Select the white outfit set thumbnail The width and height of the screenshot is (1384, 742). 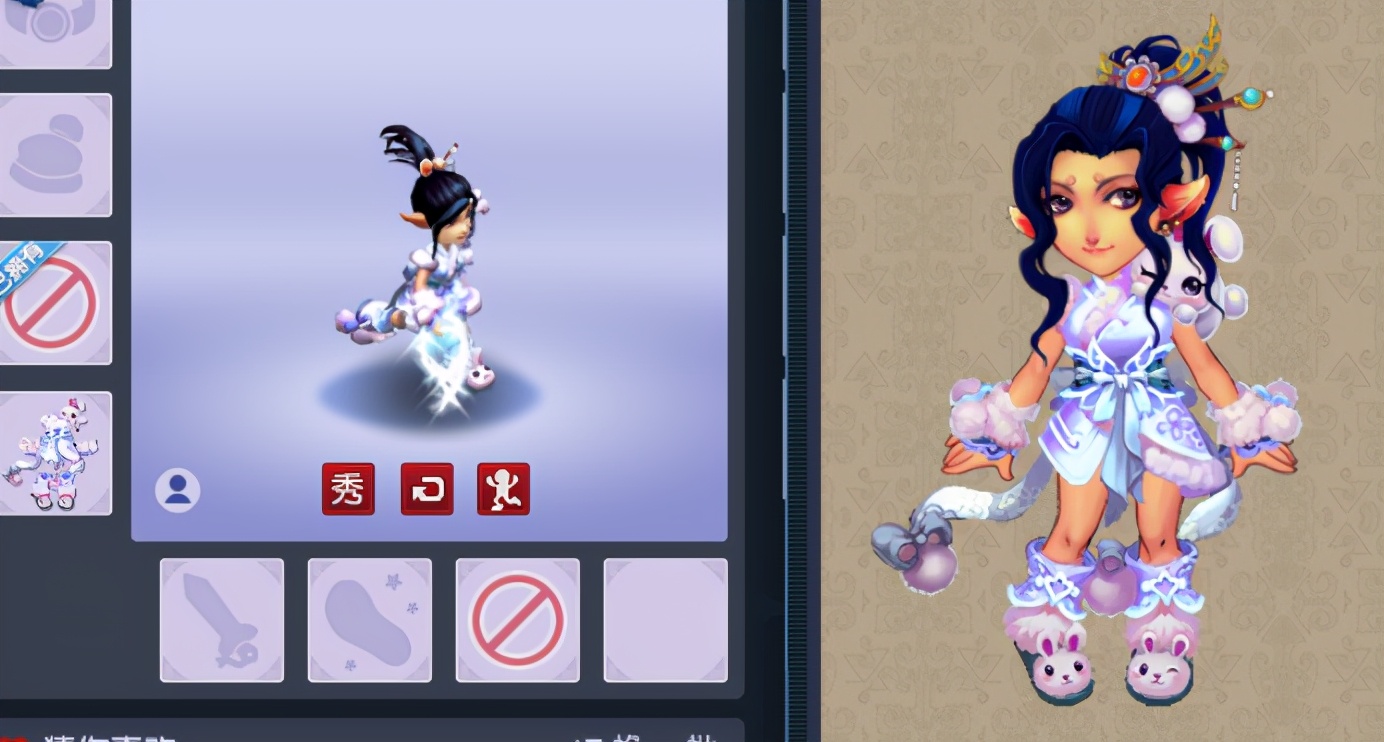tap(54, 453)
